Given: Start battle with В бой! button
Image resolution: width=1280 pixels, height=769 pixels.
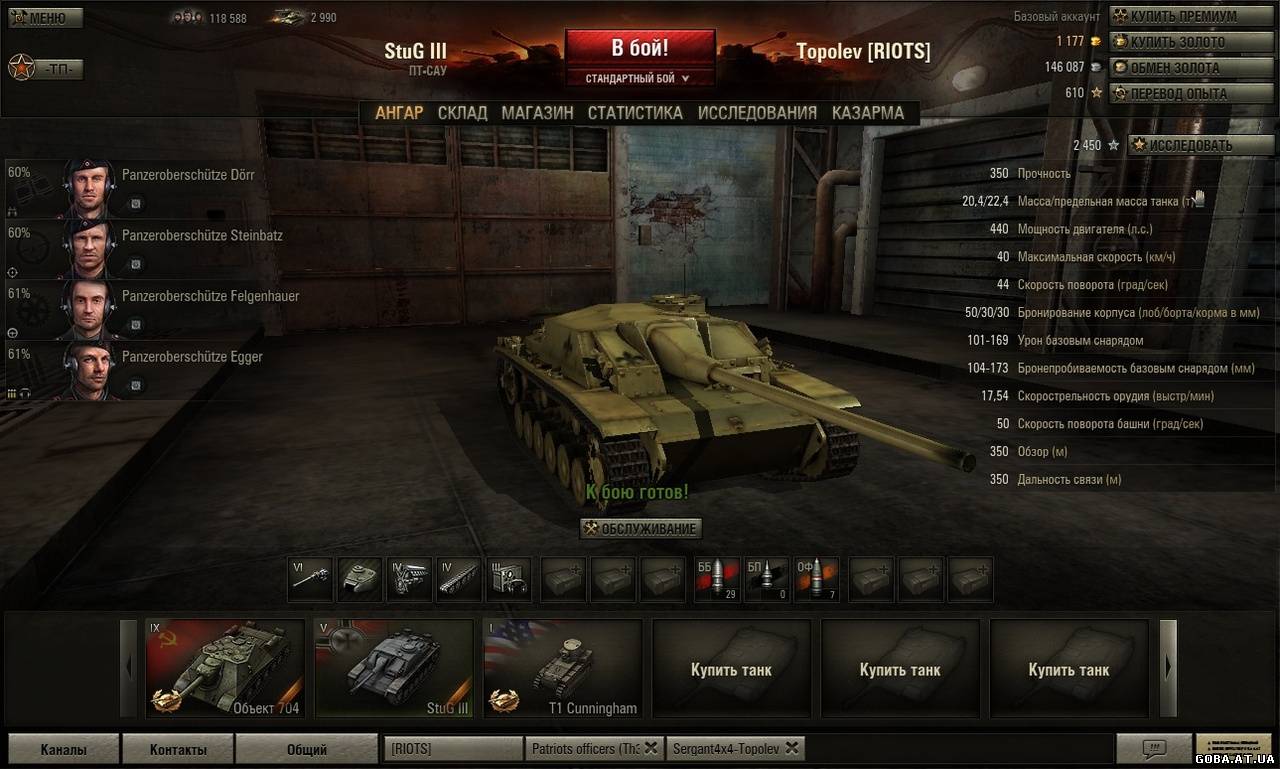Looking at the screenshot, I should [640, 48].
